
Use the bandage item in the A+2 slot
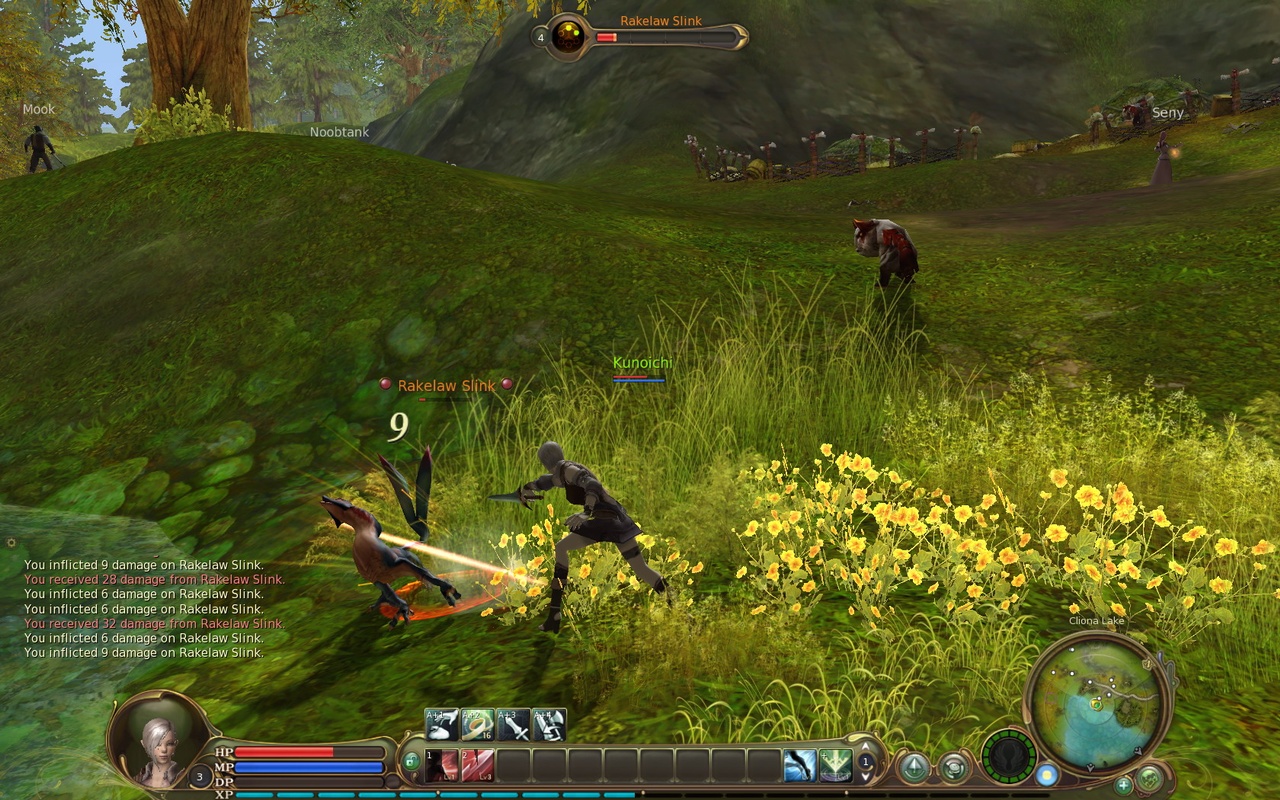476,723
